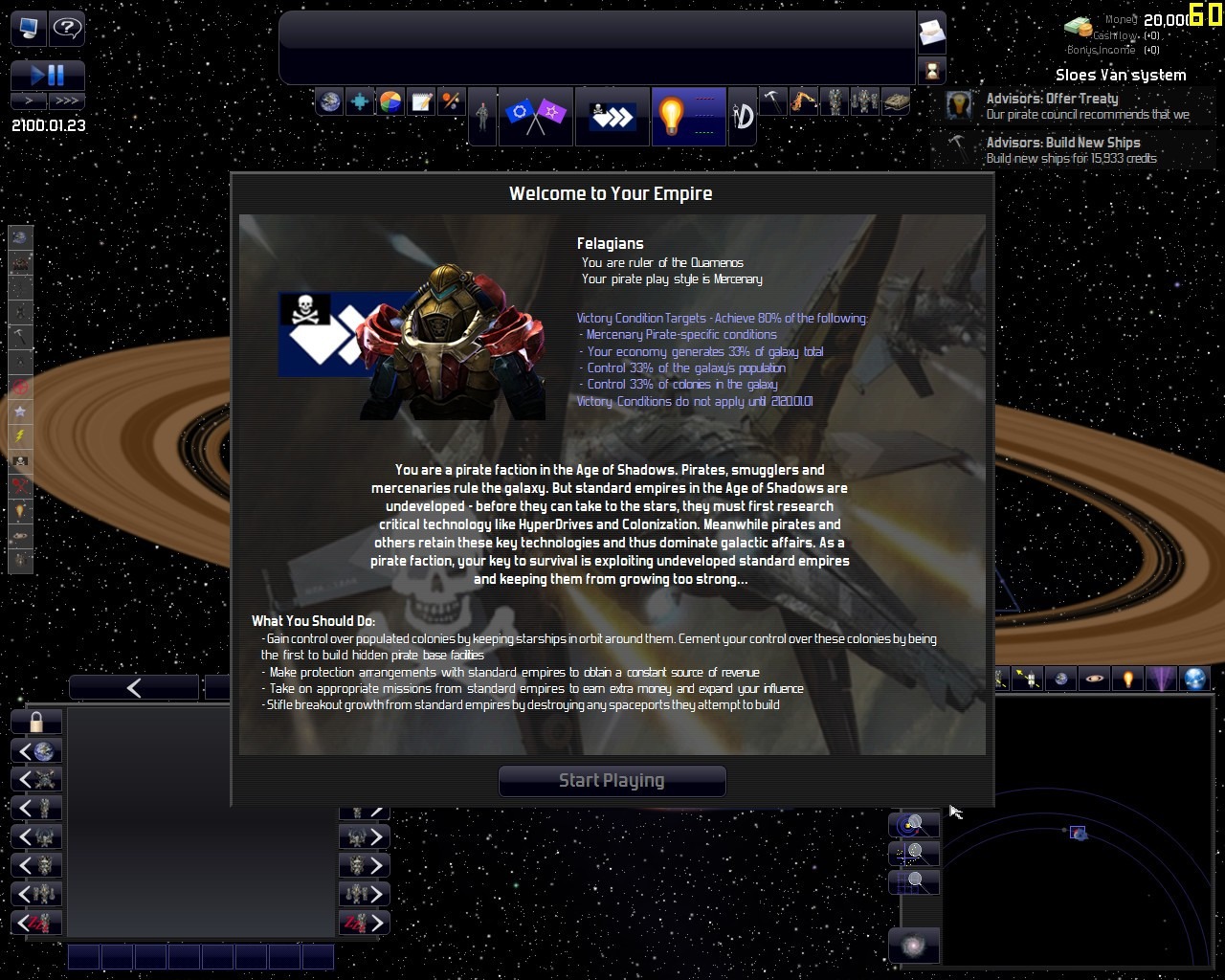The image size is (1225, 980).
Task: Click the system-level zoom magnifier button
Action: coord(914,824)
